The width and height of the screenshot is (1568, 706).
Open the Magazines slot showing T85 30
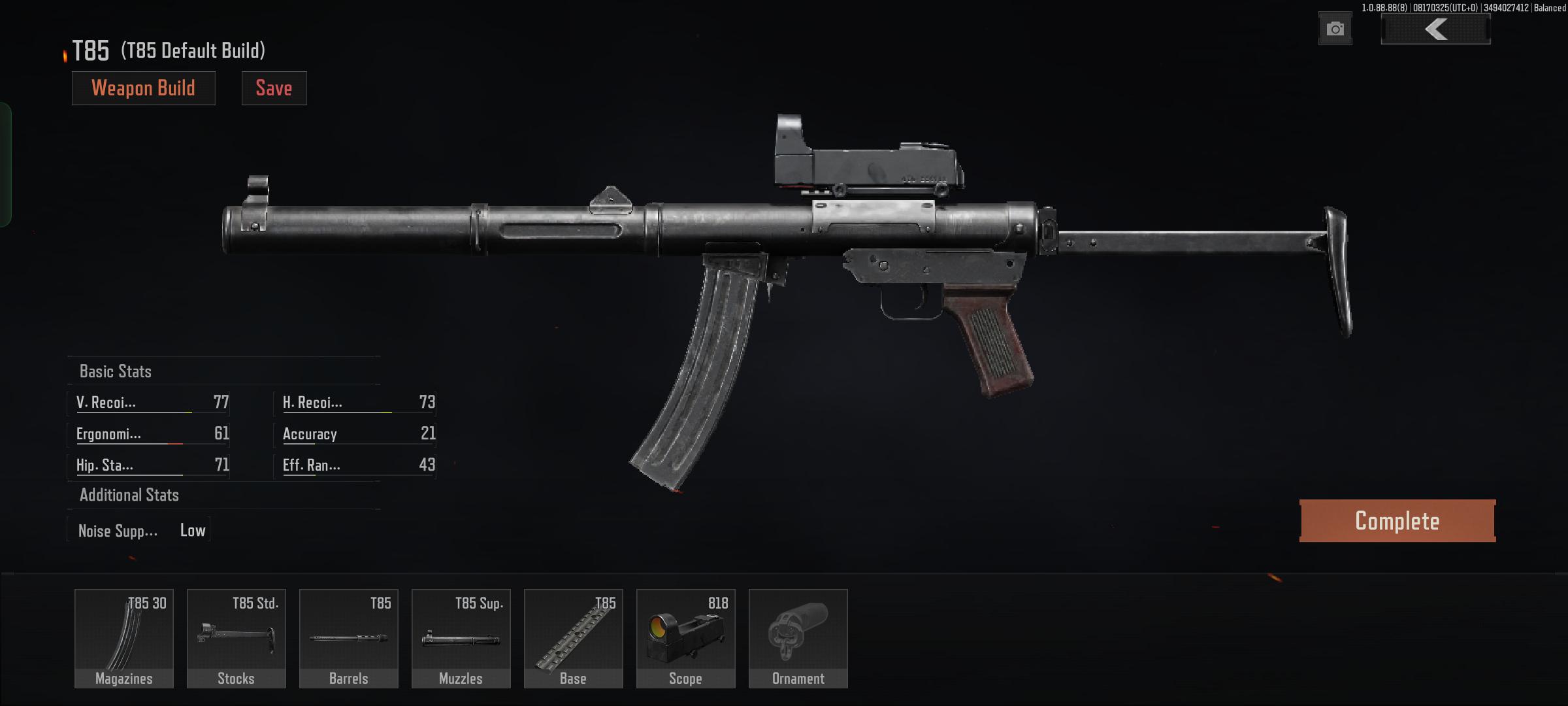[x=123, y=637]
